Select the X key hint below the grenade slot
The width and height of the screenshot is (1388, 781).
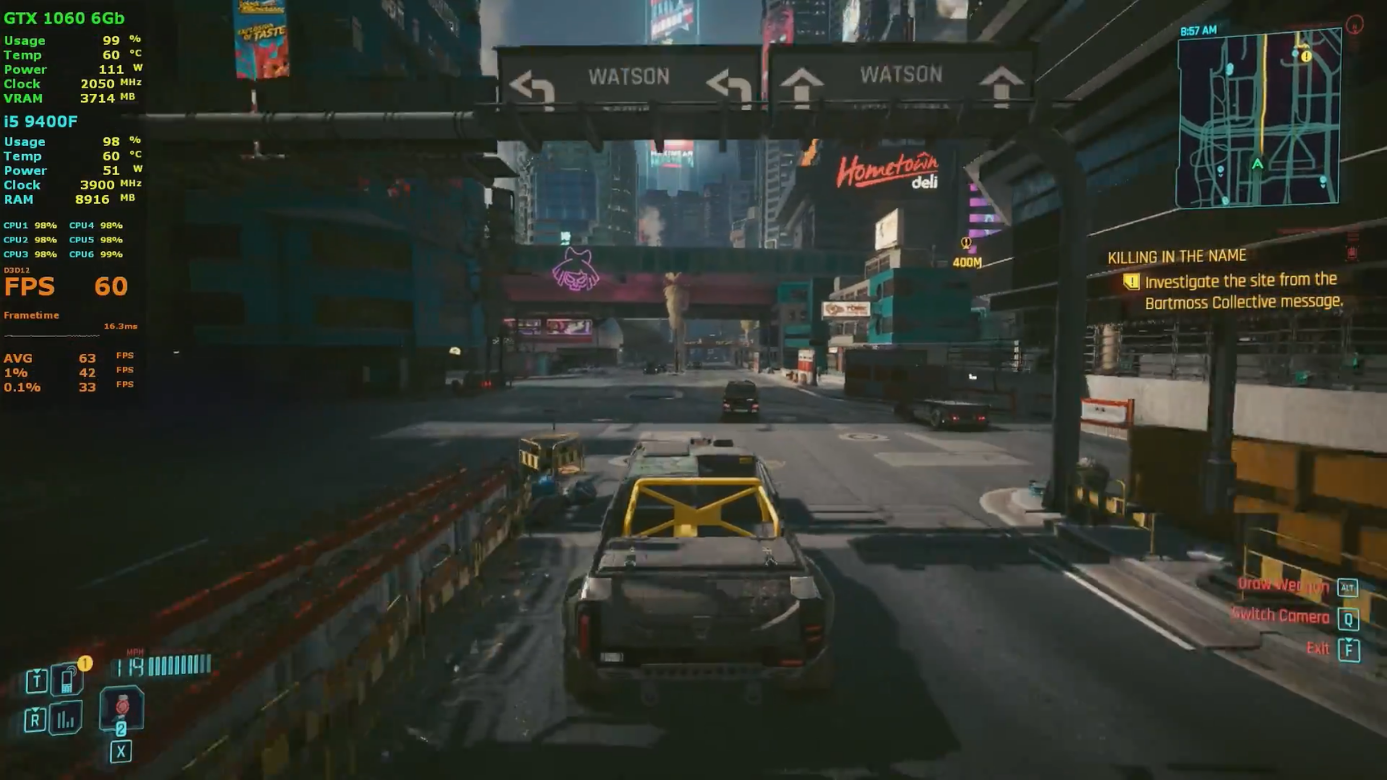(x=121, y=750)
